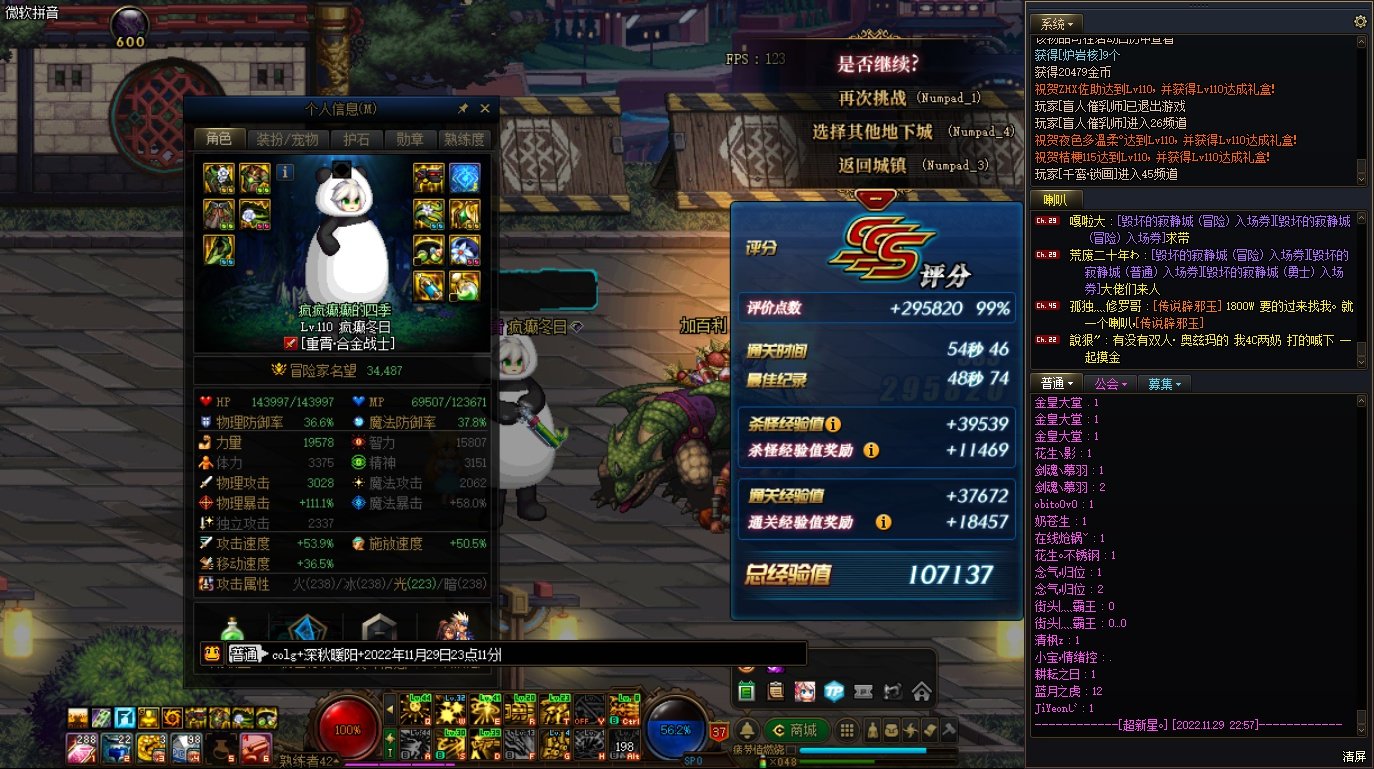
Task: Open the 护石 tab
Action: 356,139
